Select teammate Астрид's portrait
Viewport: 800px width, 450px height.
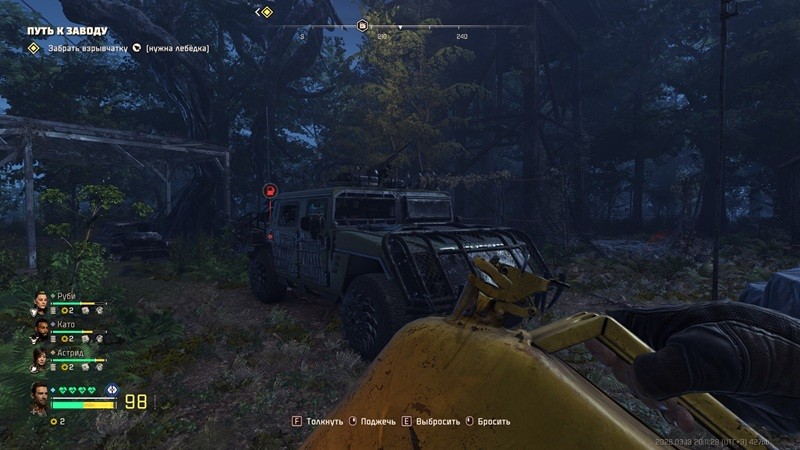[40, 358]
